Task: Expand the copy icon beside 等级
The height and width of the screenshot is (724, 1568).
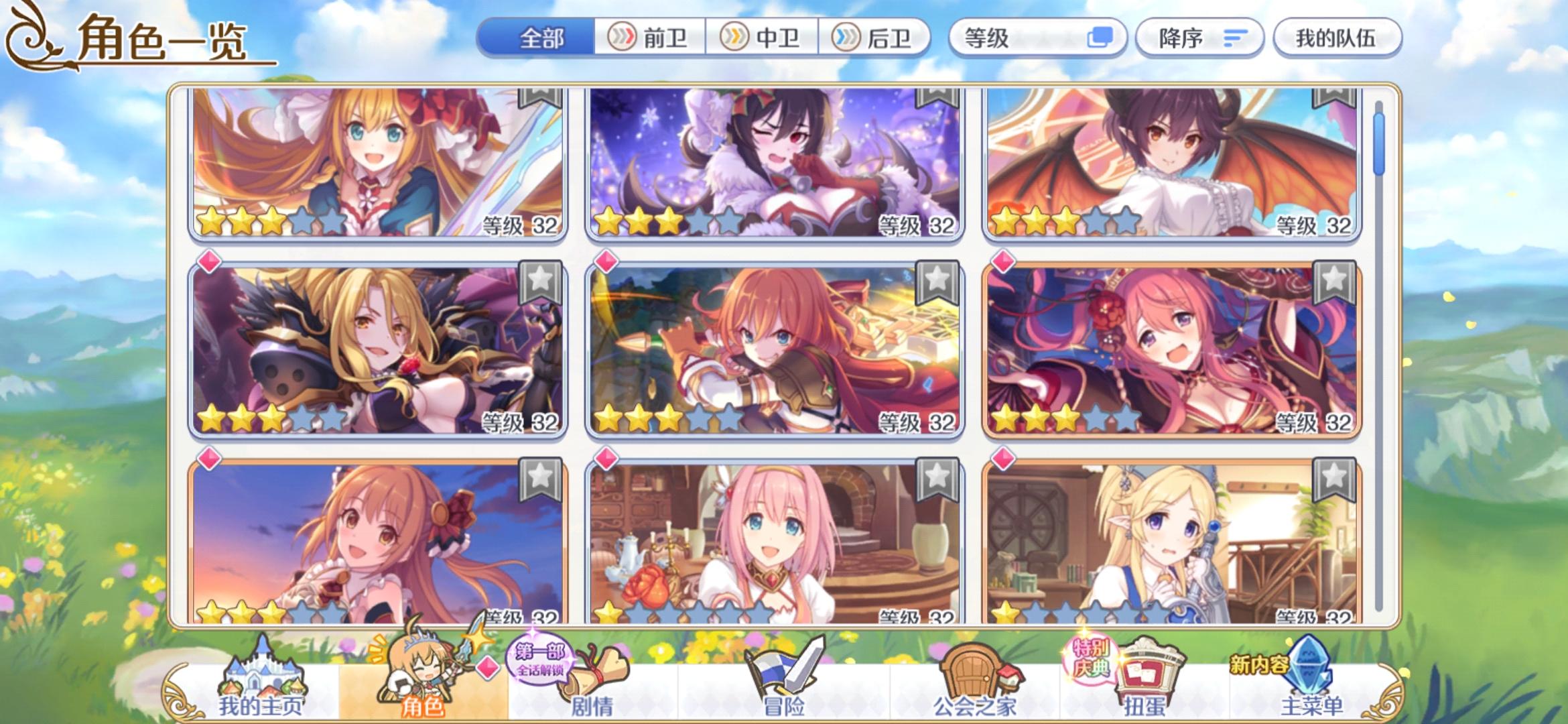Action: (1099, 38)
